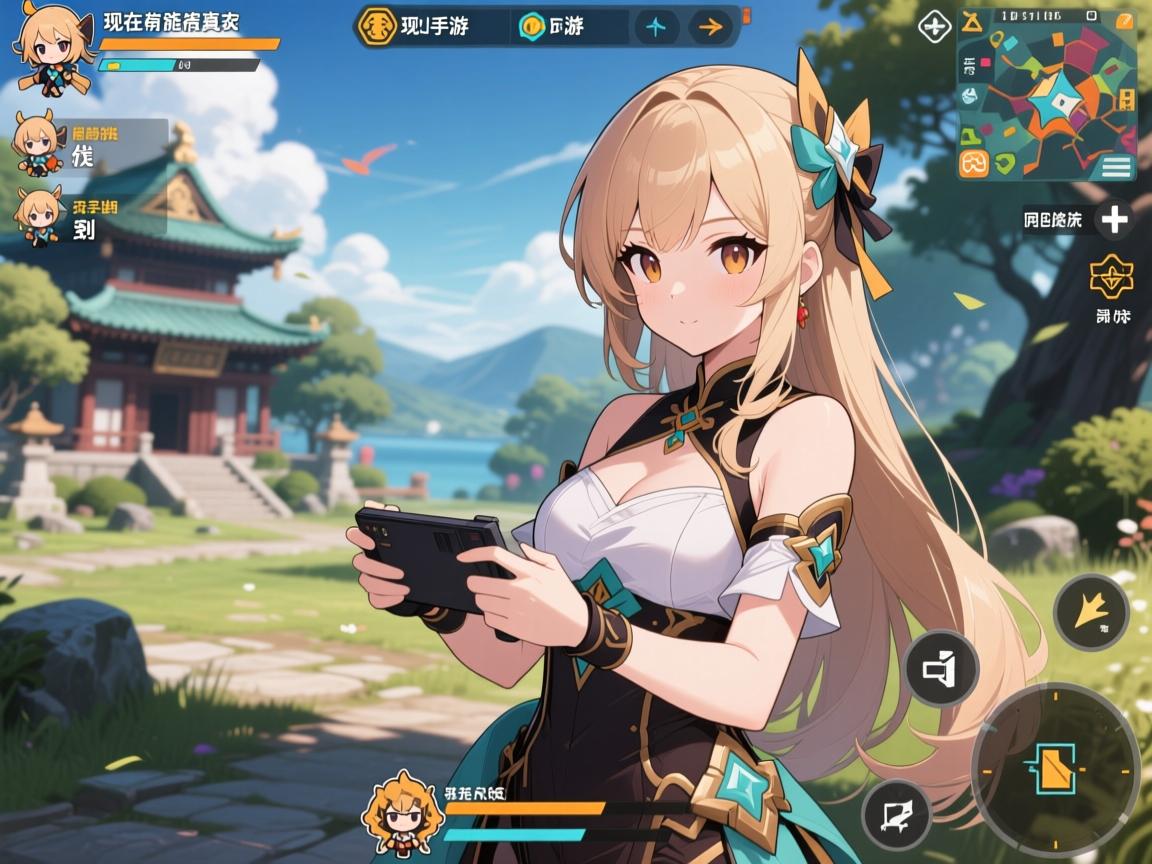Use the white block-glyph skill beside the hair
This screenshot has width=1152, height=864.
coord(941,668)
